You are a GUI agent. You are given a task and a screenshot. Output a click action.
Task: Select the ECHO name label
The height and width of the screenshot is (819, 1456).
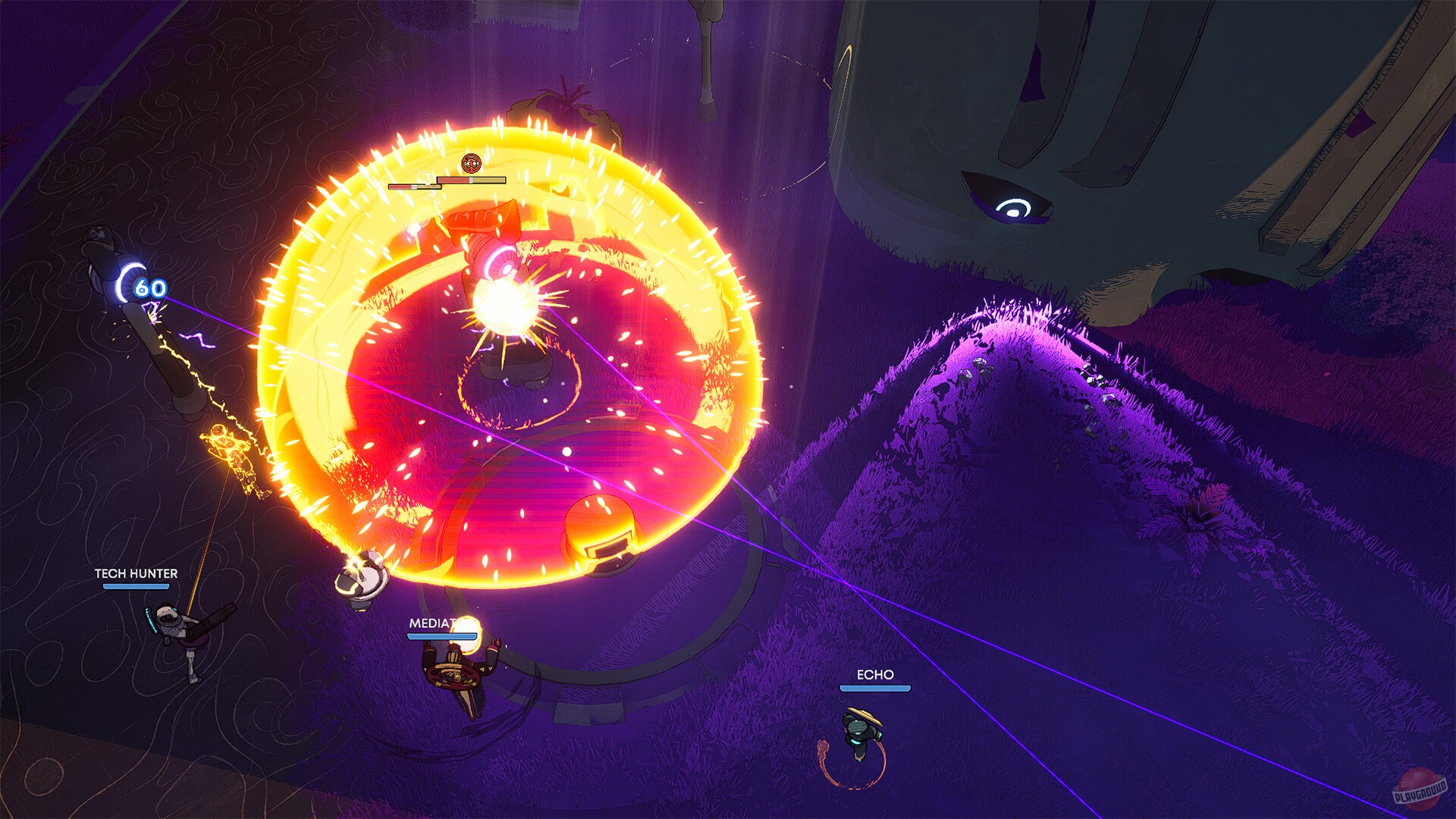pos(874,673)
